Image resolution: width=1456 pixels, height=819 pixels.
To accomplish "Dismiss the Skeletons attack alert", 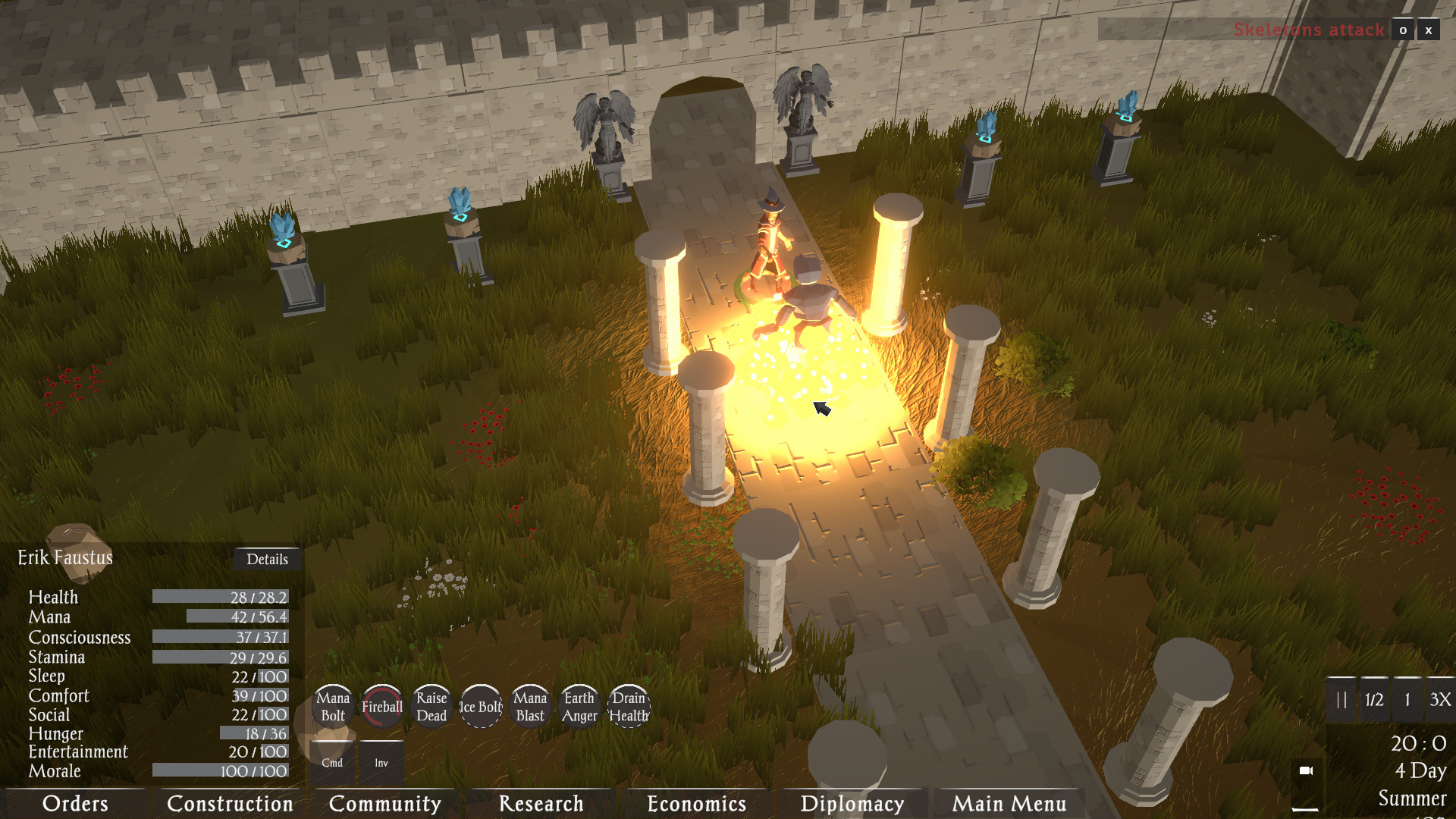I will click(1428, 30).
